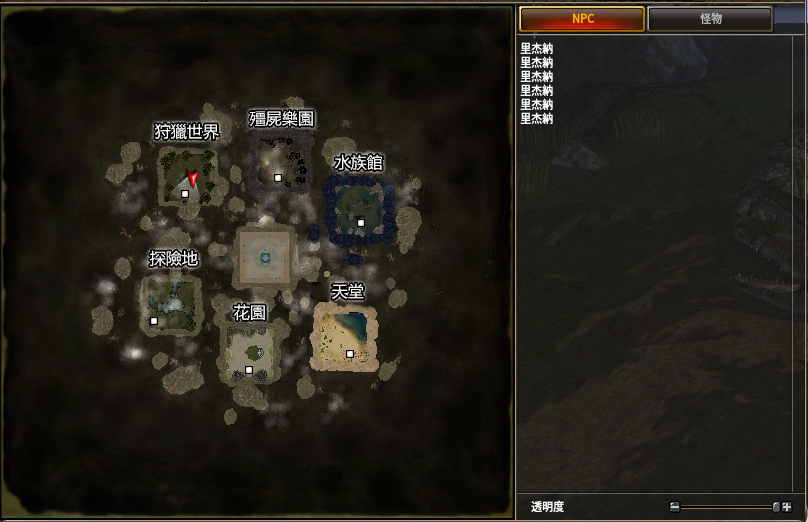Select the white NPC marker in 花園

pyautogui.click(x=249, y=370)
